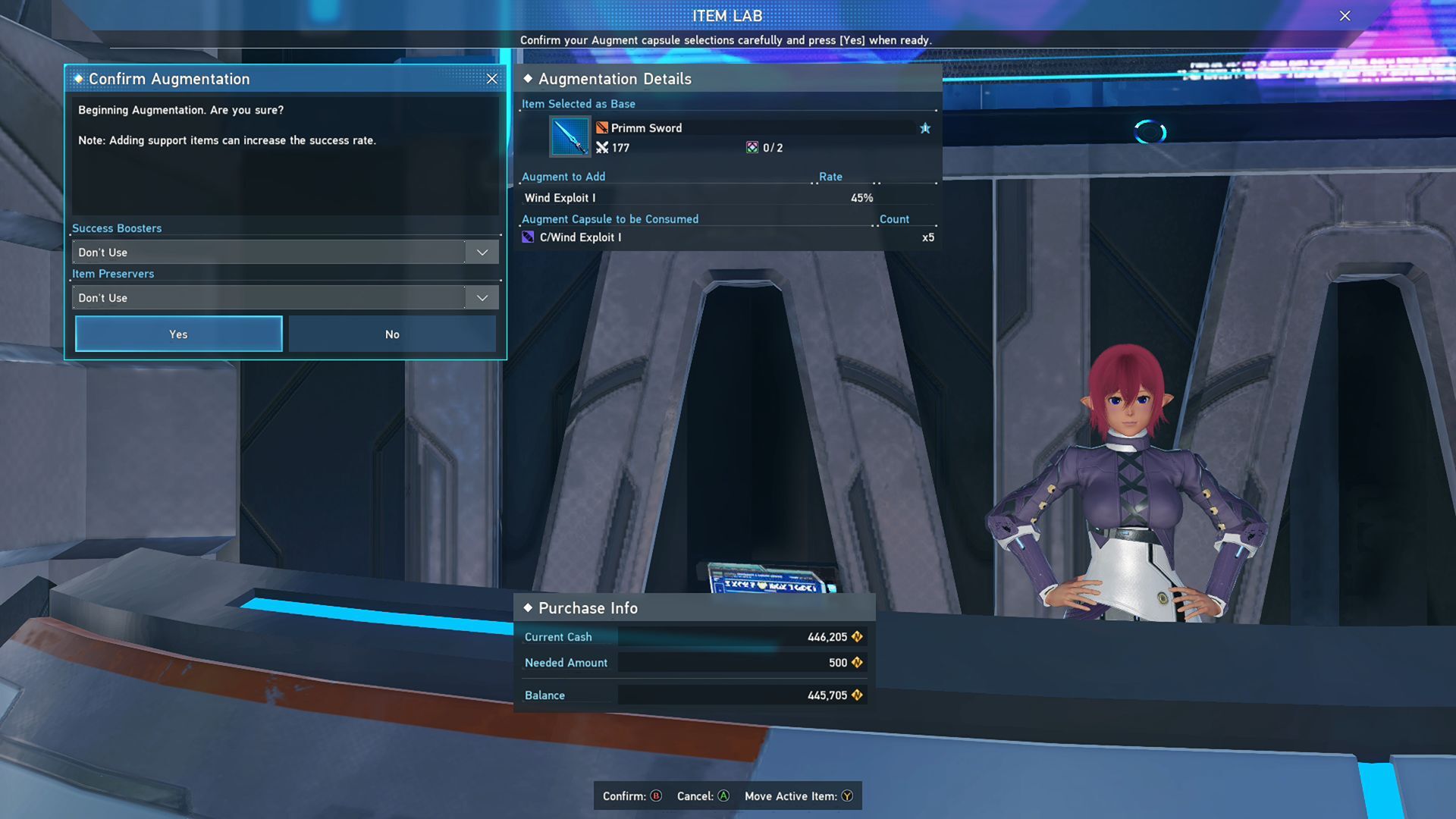This screenshot has height=819, width=1456.
Task: Toggle the favorite star on Primm Sword
Action: [x=925, y=128]
